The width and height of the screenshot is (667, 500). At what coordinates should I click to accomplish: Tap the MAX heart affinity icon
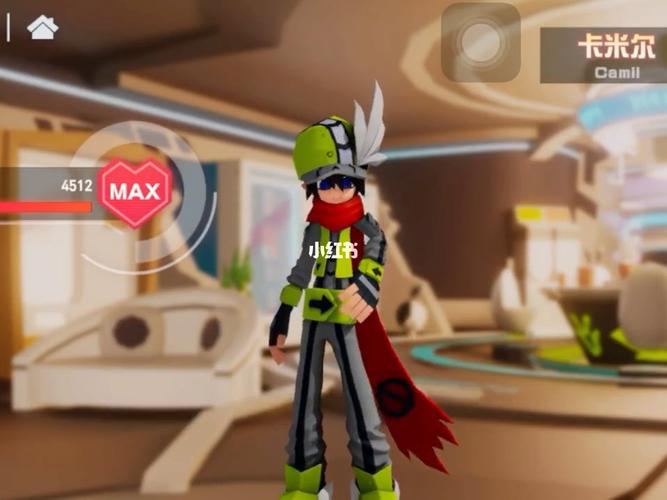(135, 191)
